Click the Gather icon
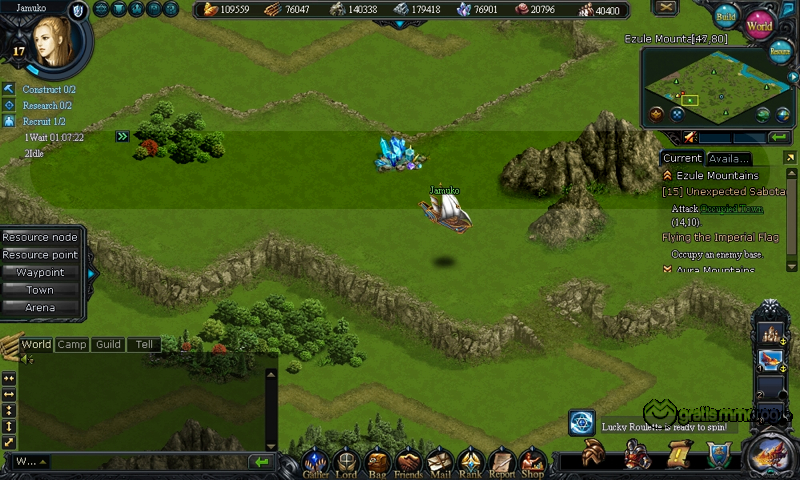 [x=316, y=462]
